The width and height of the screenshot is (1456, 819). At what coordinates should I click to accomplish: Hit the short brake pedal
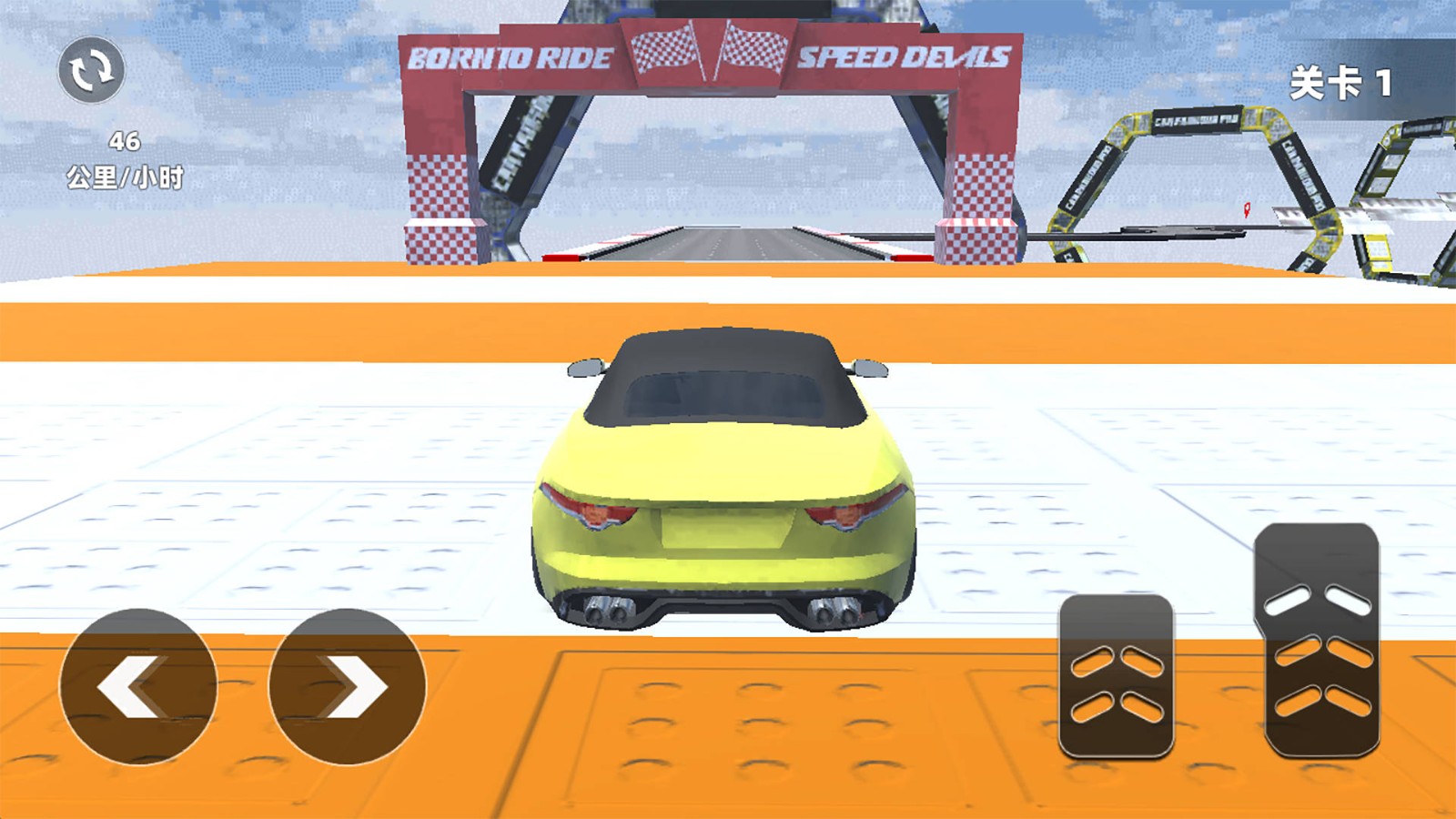[x=1117, y=676]
